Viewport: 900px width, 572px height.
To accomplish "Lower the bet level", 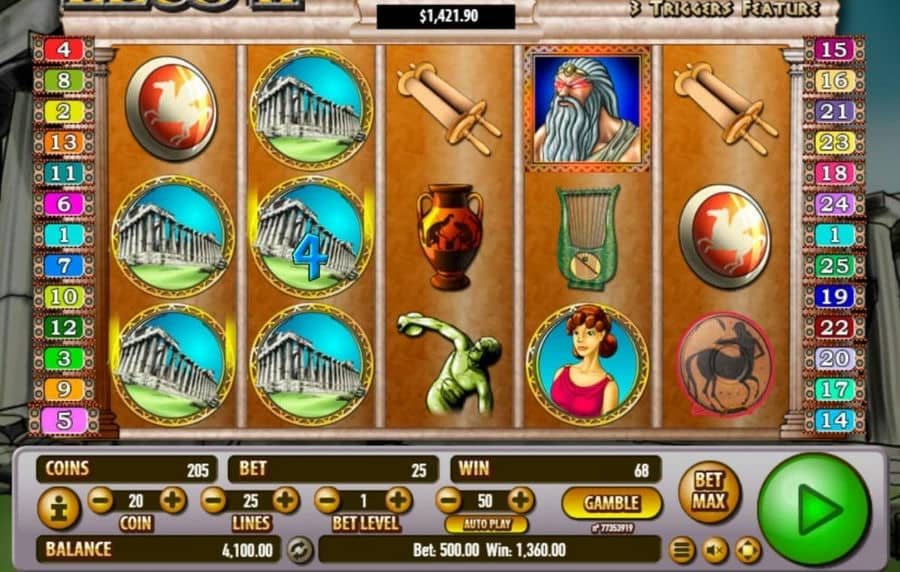I will tap(327, 500).
